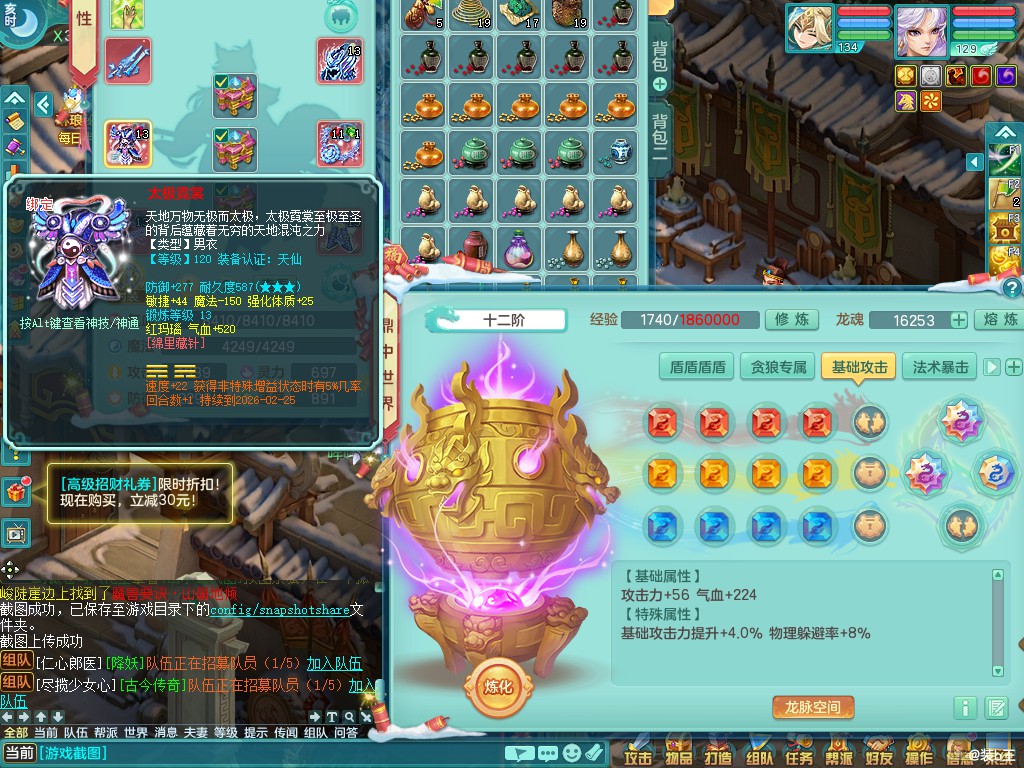The width and height of the screenshot is (1024, 768).
Task: Click the 修炼 cultivate button
Action: coord(792,320)
